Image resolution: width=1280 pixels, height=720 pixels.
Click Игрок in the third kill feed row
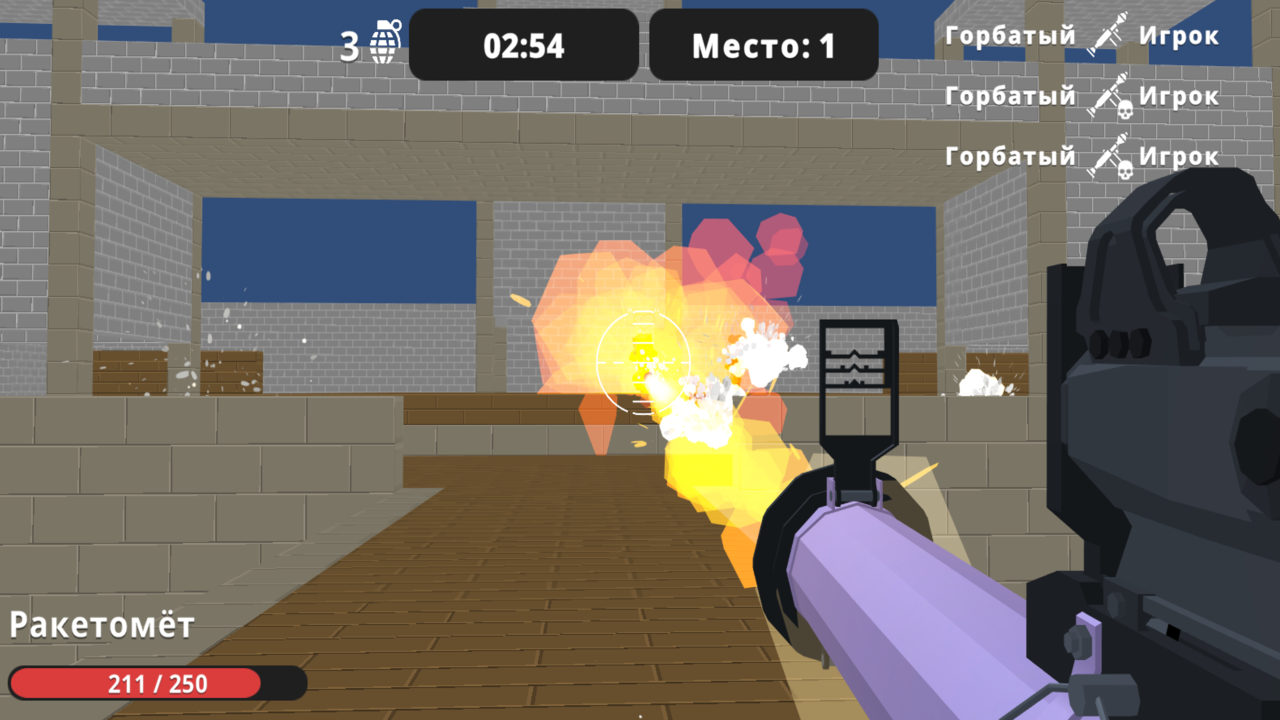1182,156
